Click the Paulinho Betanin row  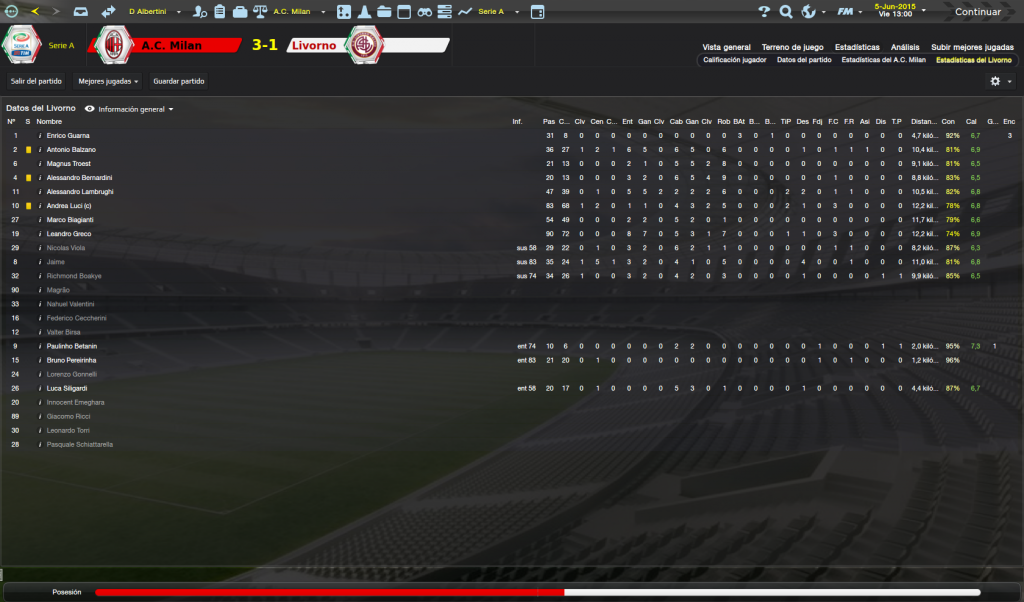71,346
